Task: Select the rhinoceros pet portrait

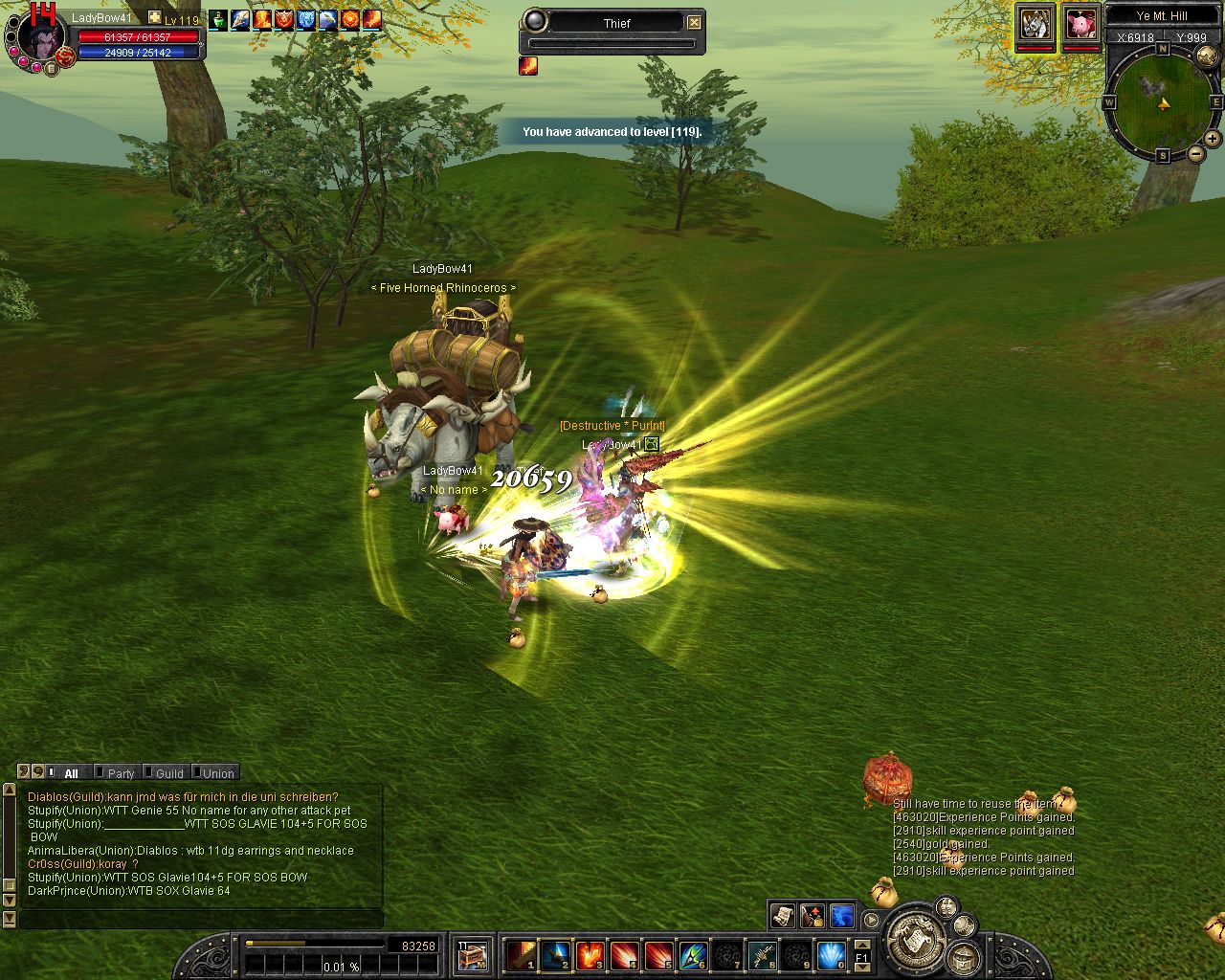Action: [x=1035, y=24]
